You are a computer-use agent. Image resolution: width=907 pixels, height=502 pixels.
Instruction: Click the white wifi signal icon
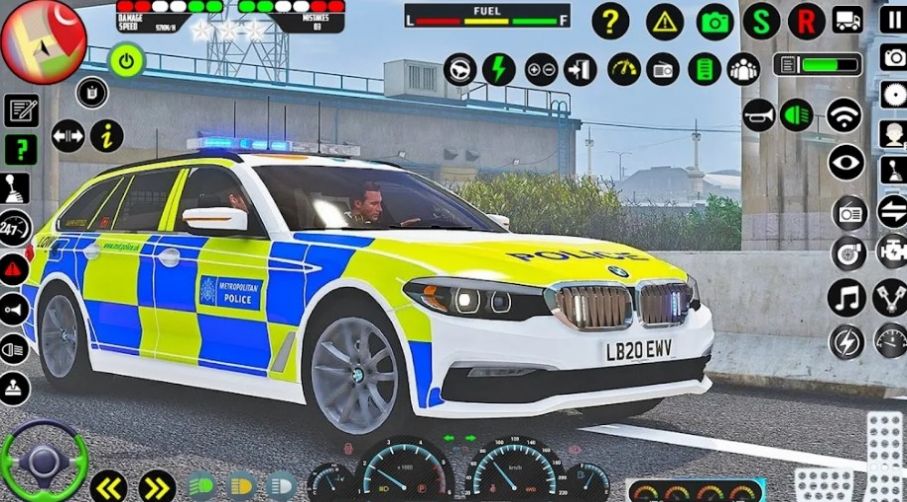[x=844, y=115]
